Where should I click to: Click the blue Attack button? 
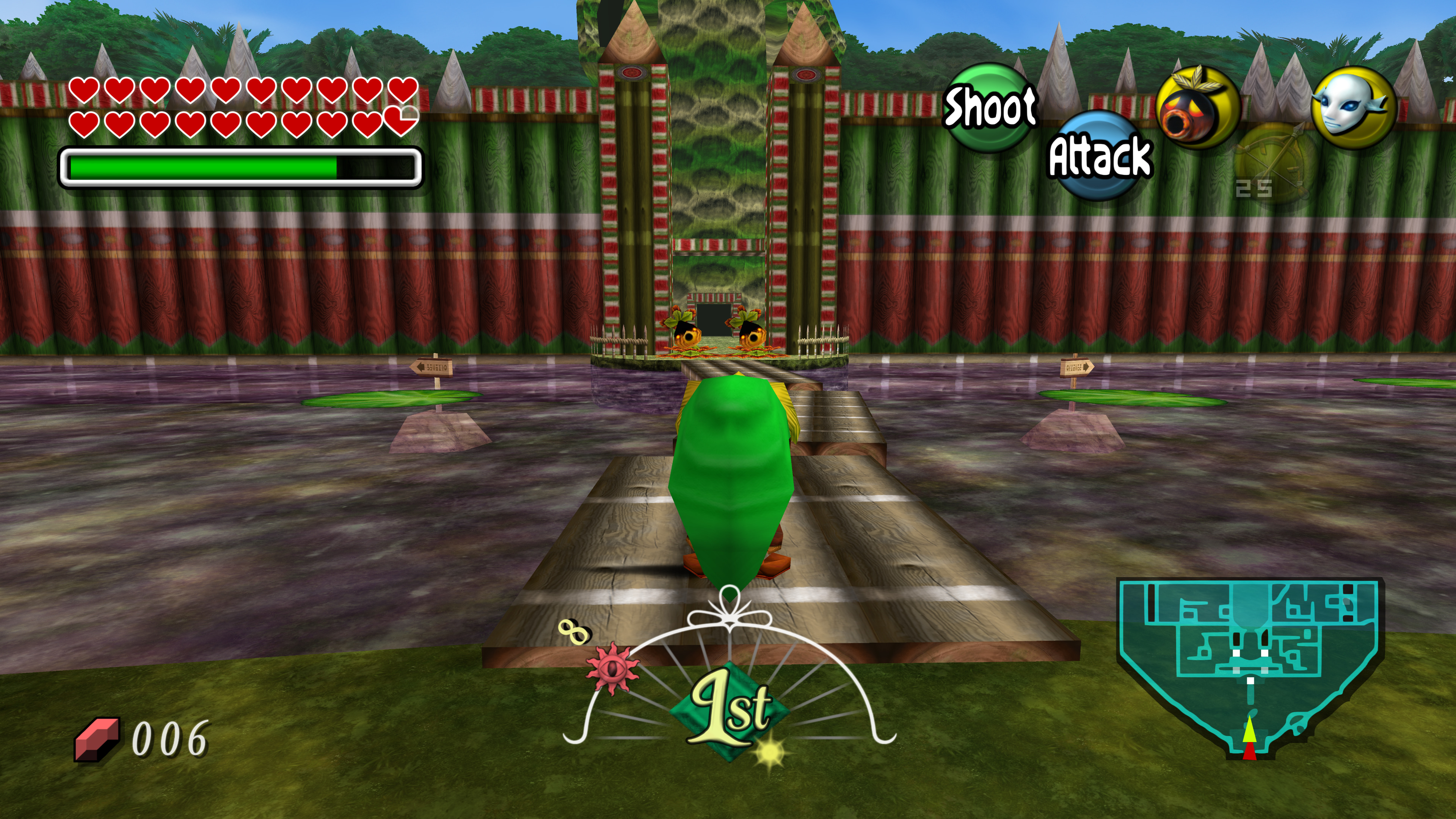pyautogui.click(x=1099, y=155)
